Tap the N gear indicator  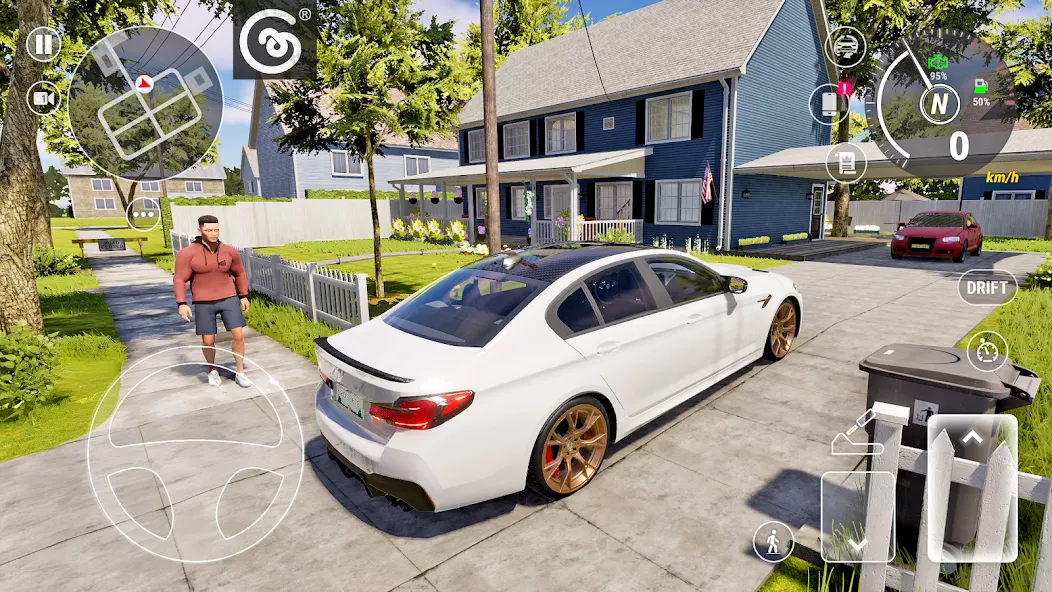pos(939,104)
